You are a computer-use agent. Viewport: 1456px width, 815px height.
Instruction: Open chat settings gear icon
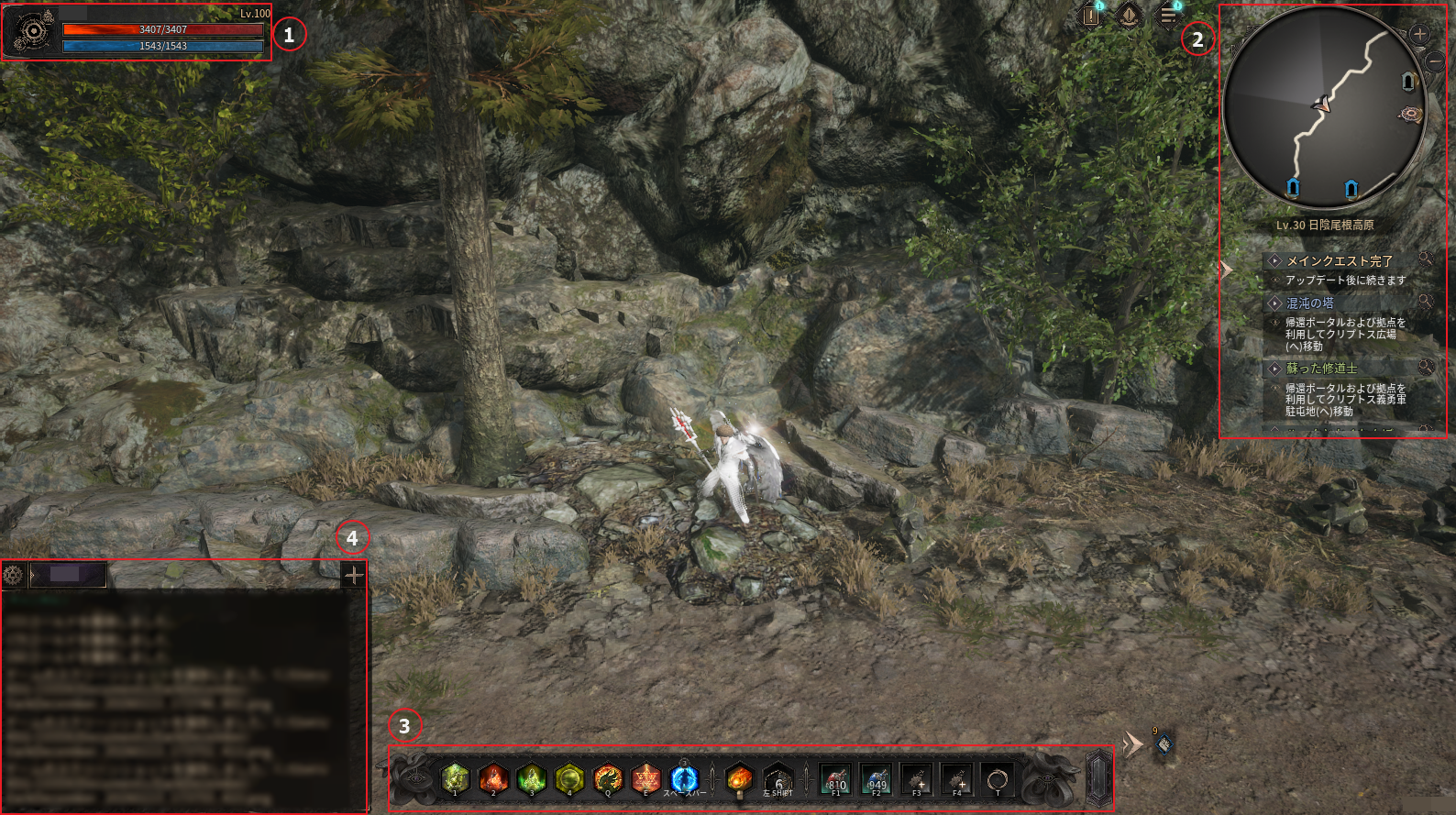(13, 575)
